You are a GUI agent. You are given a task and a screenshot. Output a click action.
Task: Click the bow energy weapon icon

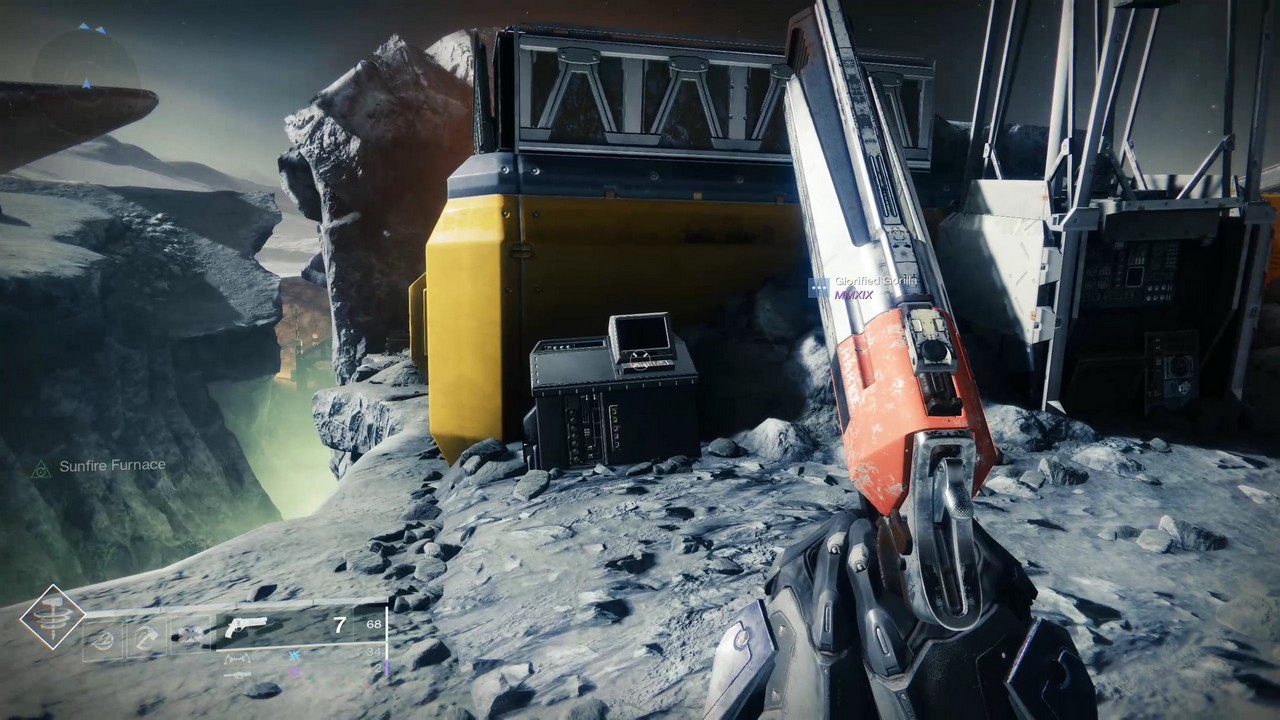(x=237, y=660)
